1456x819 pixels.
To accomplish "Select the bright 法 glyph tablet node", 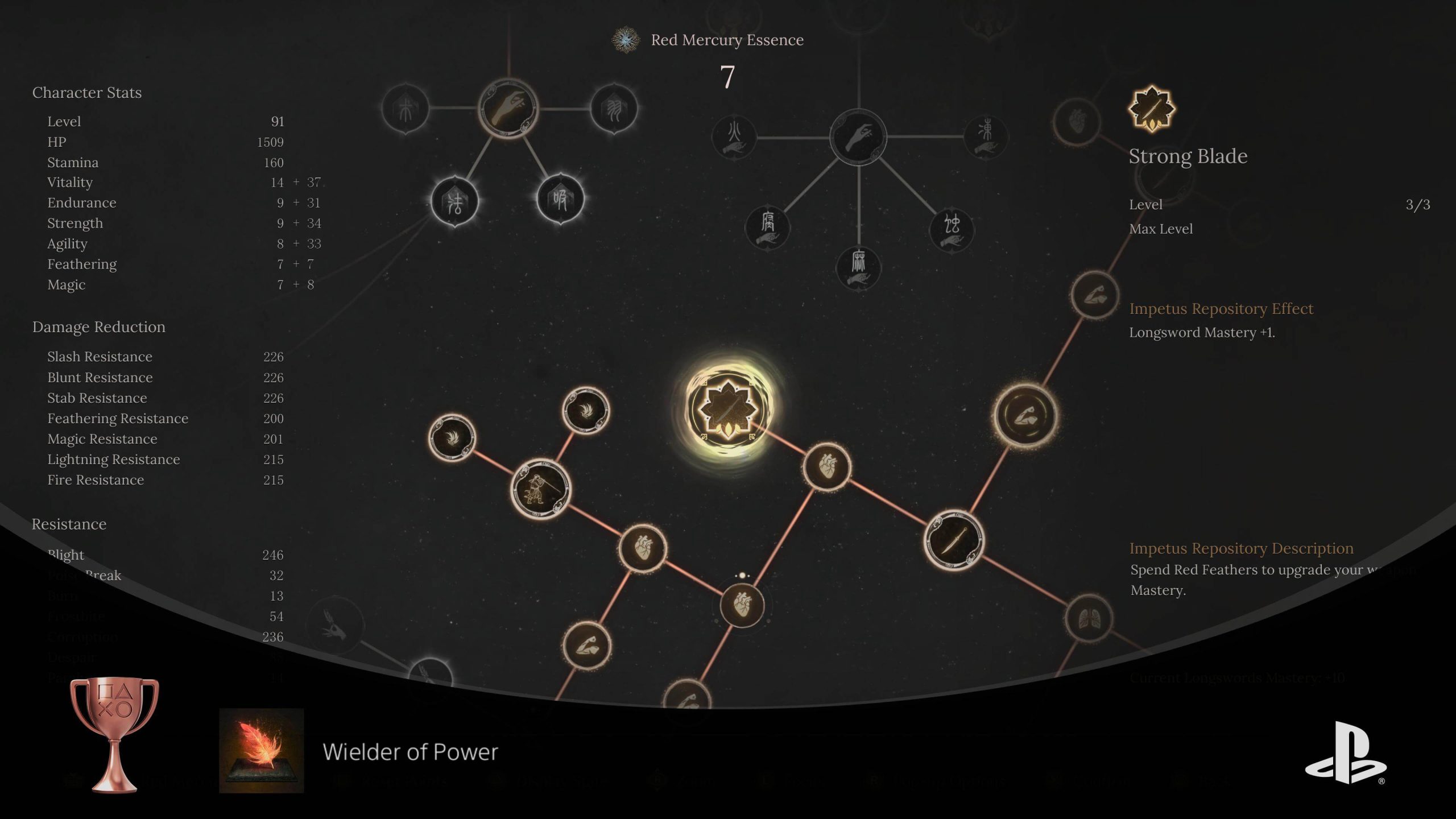I will pos(454,201).
